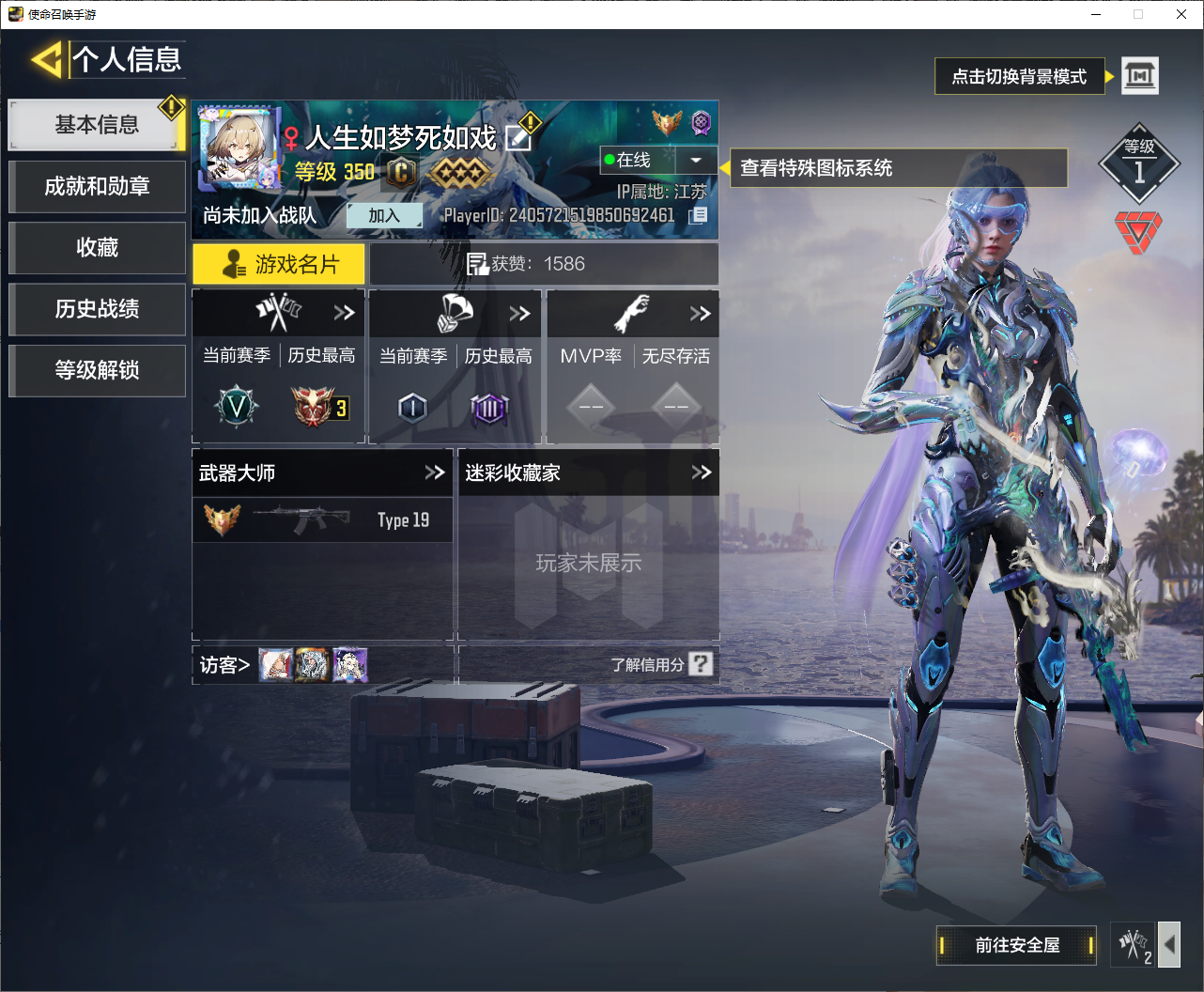View the 访客 visitors list

click(224, 665)
